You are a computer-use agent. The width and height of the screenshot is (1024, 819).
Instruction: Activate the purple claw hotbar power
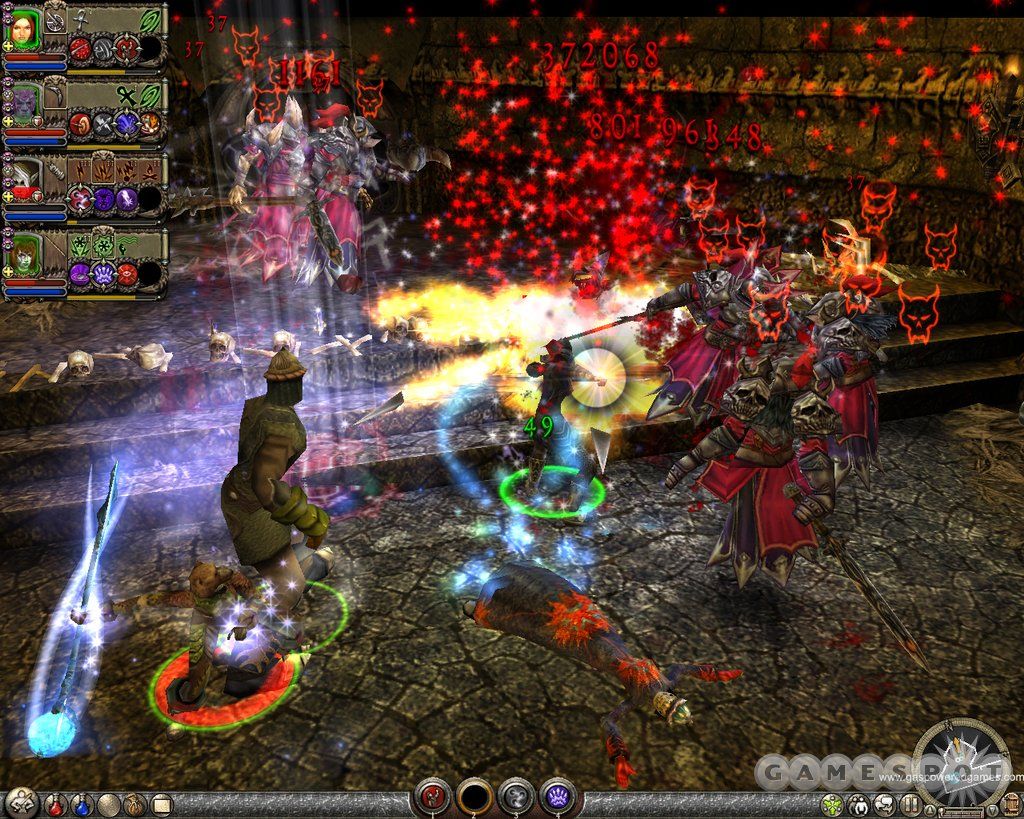[x=557, y=796]
